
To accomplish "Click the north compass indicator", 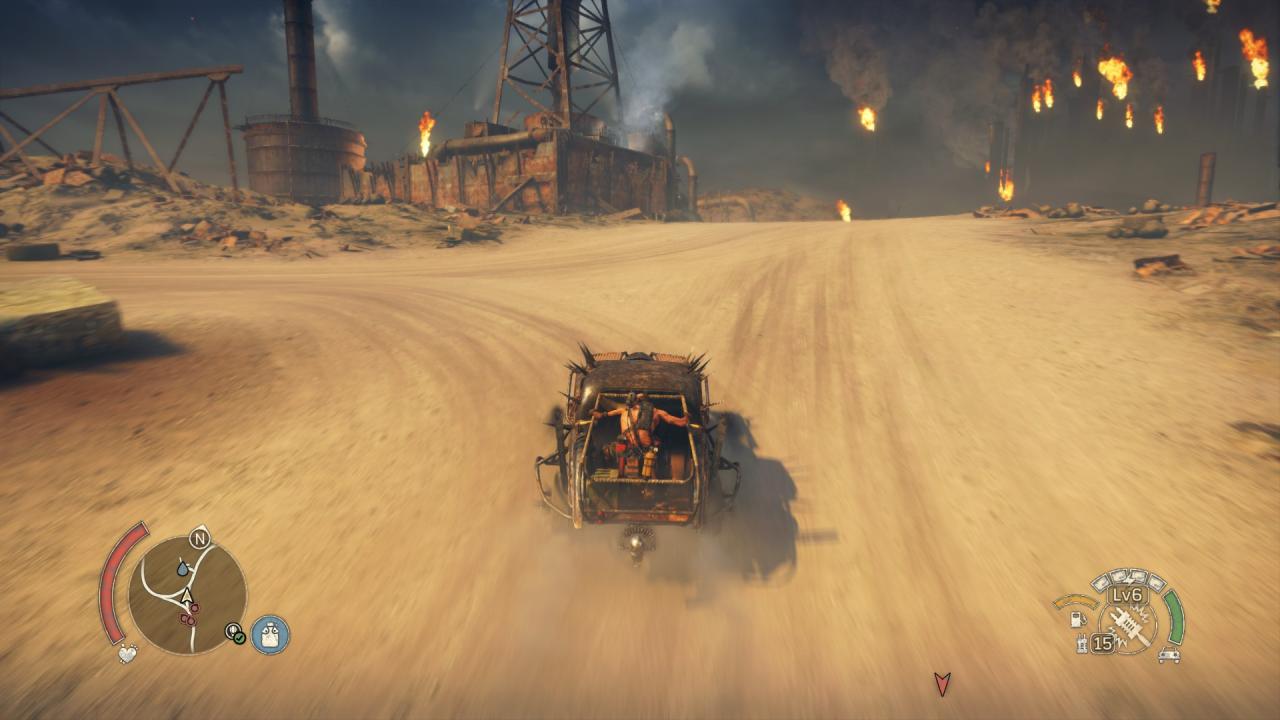I will (199, 539).
